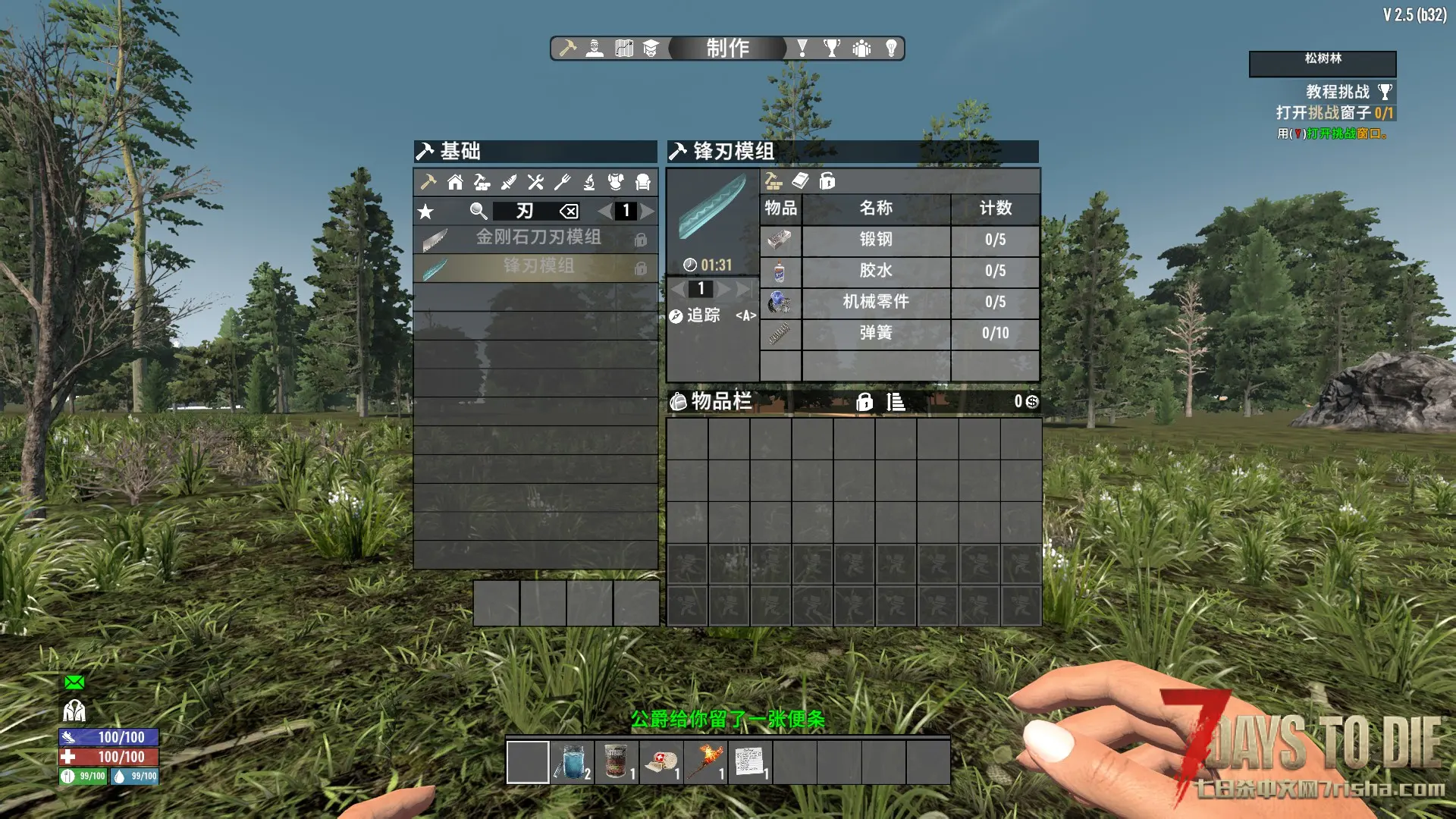The height and width of the screenshot is (819, 1456).
Task: Filter recipes by the microscope science category
Action: coord(589,182)
